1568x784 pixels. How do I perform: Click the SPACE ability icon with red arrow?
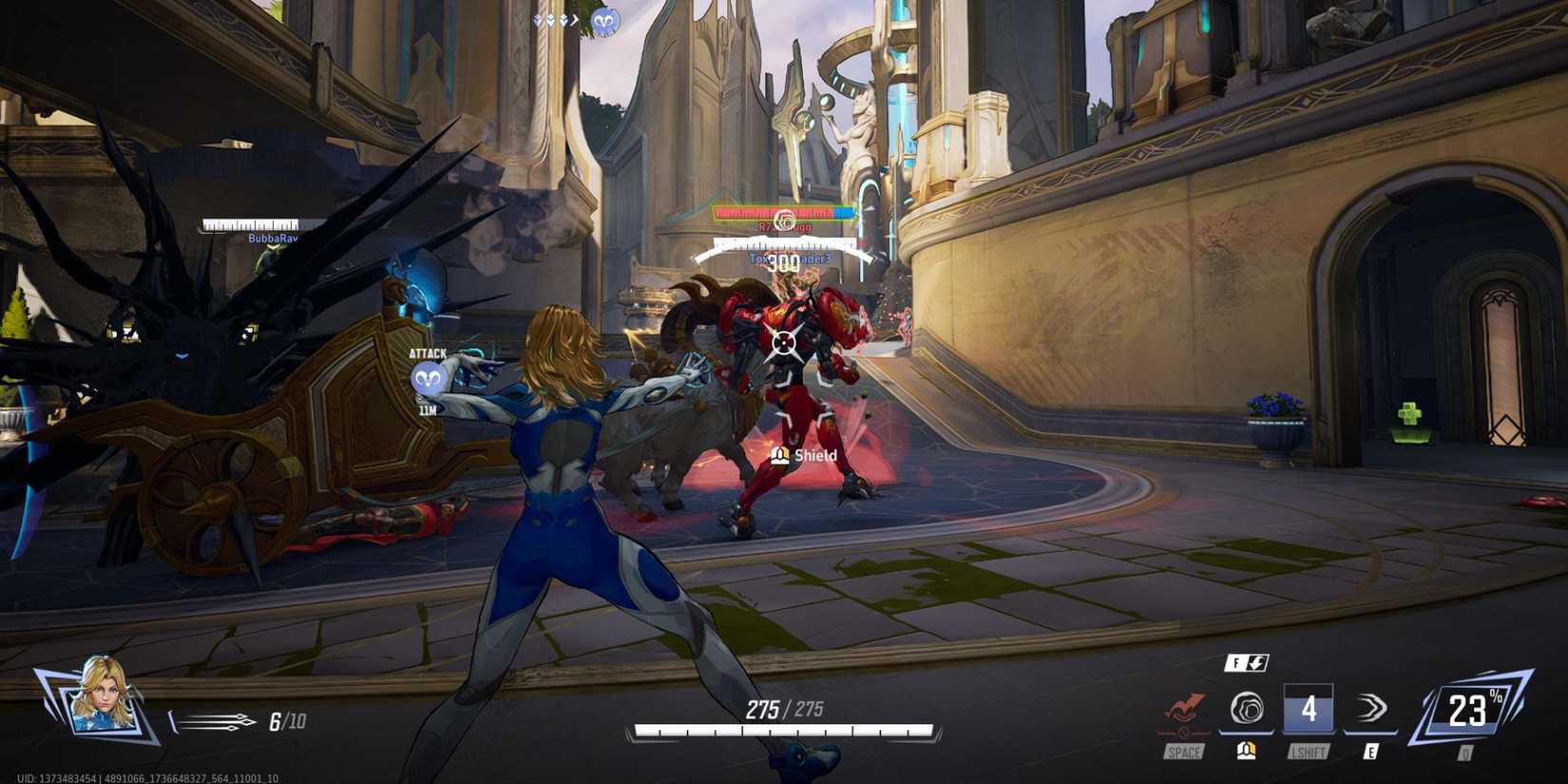pyautogui.click(x=1186, y=709)
